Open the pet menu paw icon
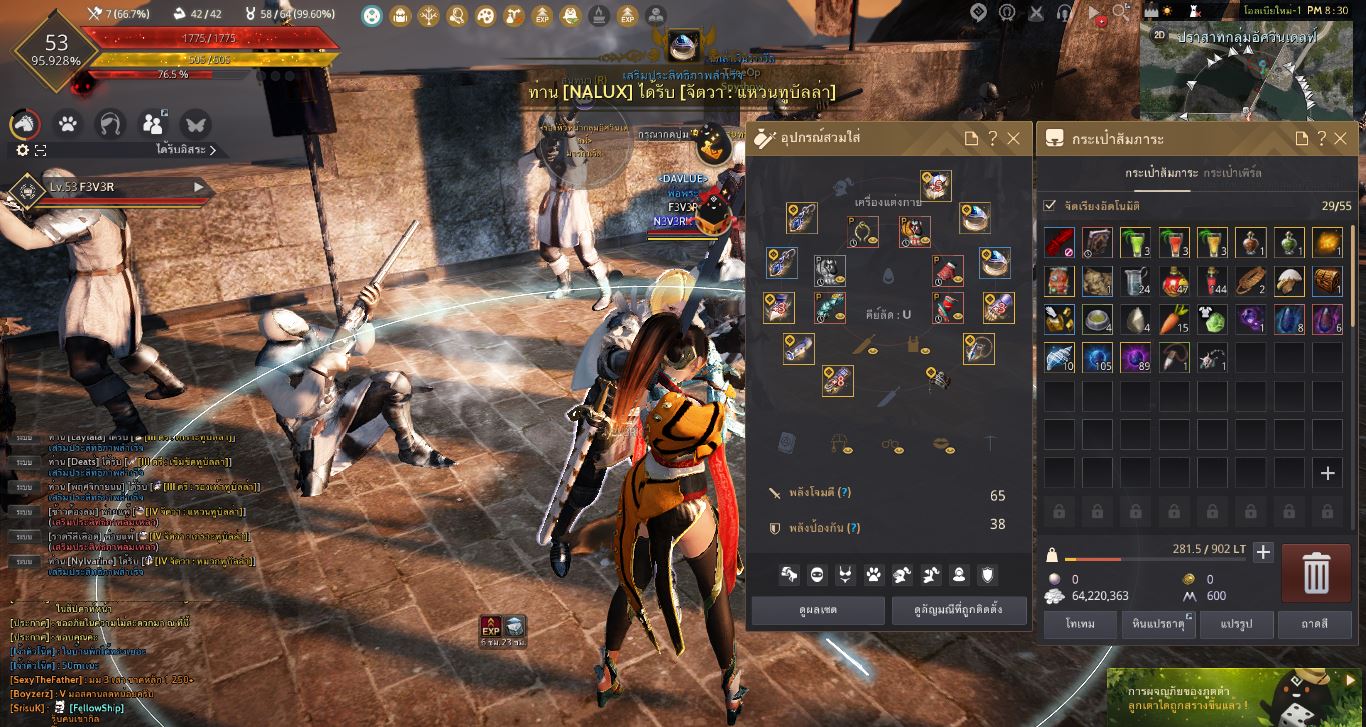1366x727 pixels. click(x=66, y=124)
